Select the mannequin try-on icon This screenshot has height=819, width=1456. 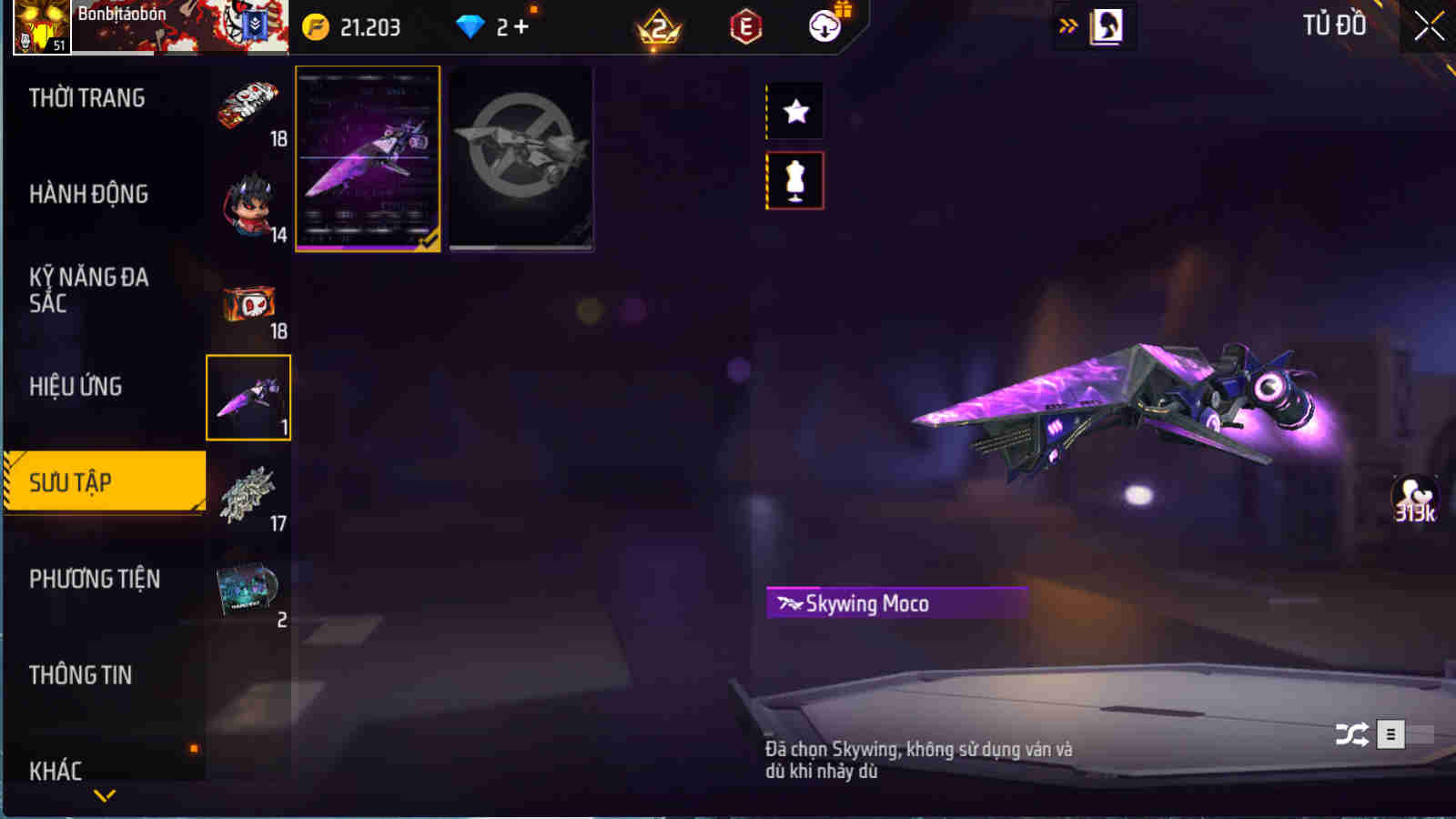[x=795, y=180]
